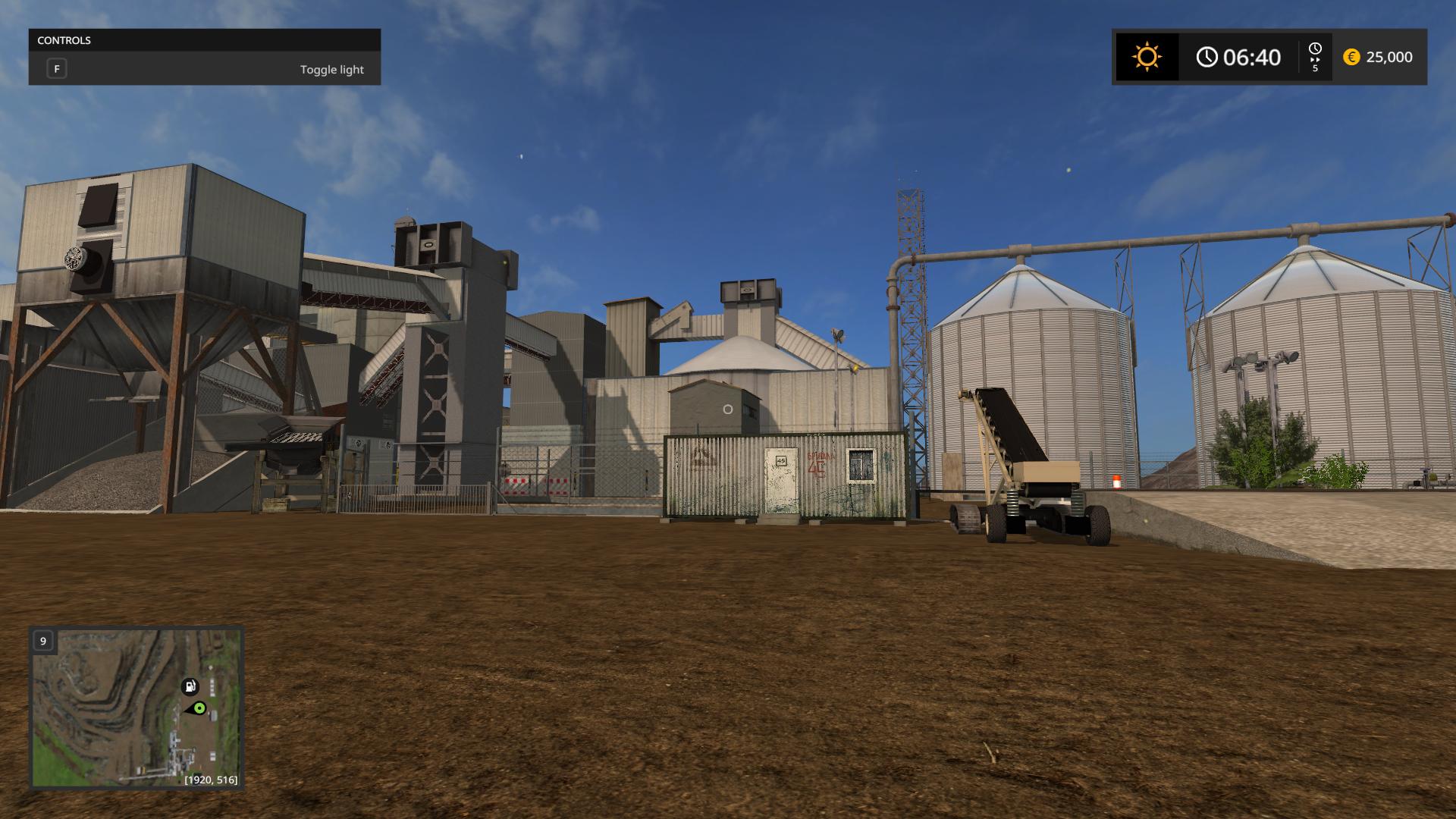The width and height of the screenshot is (1456, 819).
Task: Click the time scale fast-forward icon
Action: (1315, 58)
